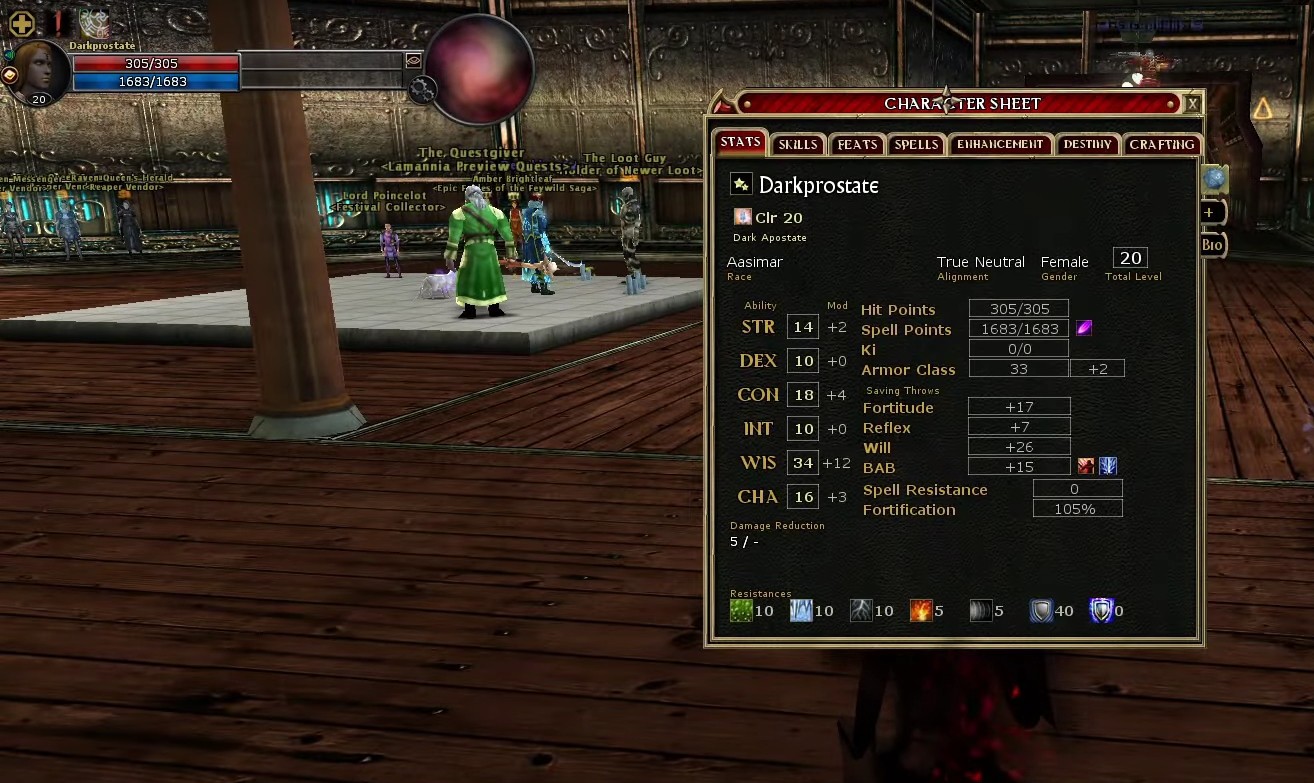Viewport: 1314px width, 783px height.
Task: Select the Stats tab
Action: tap(740, 142)
